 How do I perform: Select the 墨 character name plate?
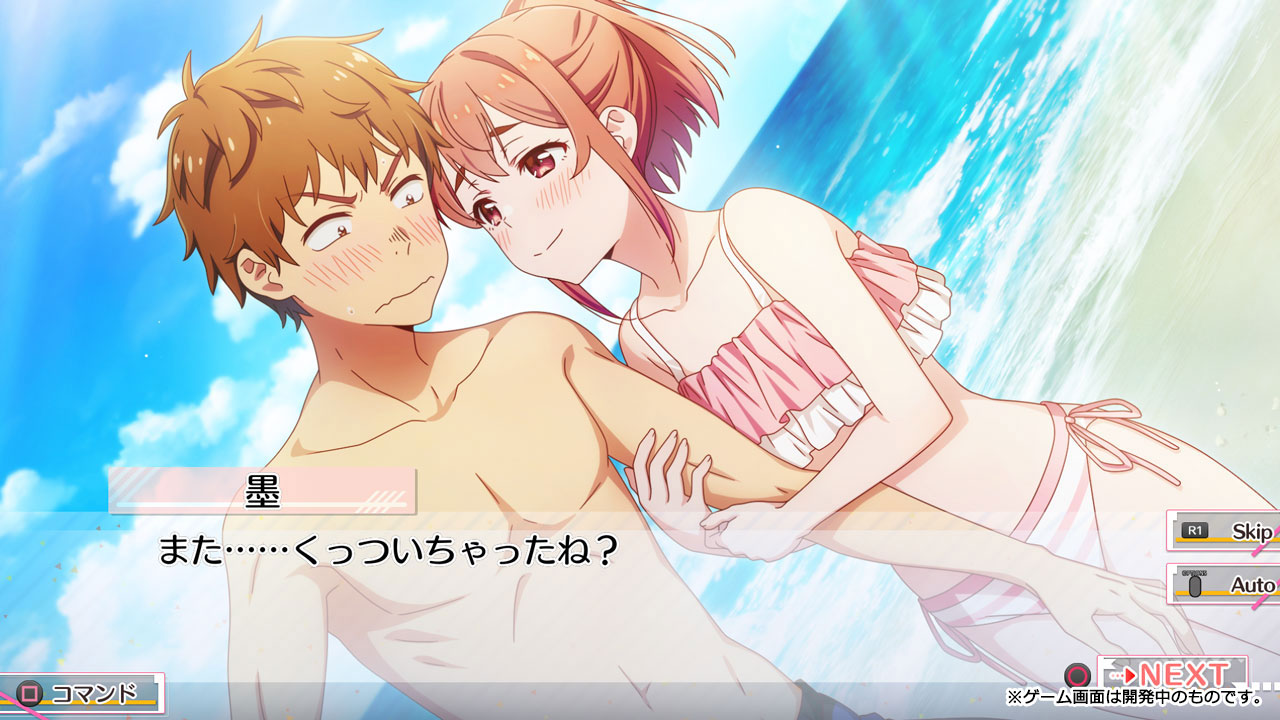pyautogui.click(x=265, y=490)
